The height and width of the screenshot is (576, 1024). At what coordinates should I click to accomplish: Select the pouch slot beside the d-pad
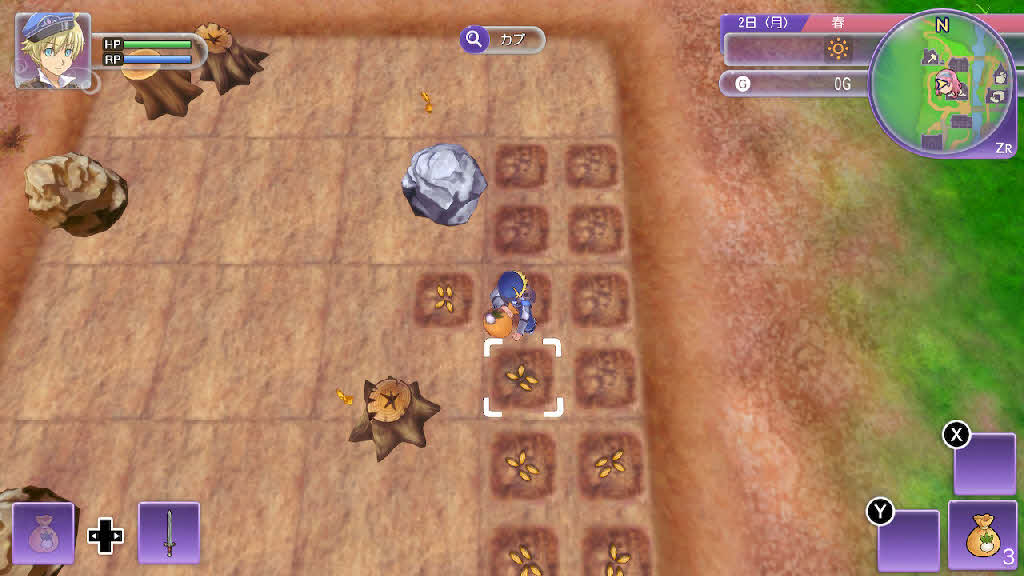pos(43,533)
